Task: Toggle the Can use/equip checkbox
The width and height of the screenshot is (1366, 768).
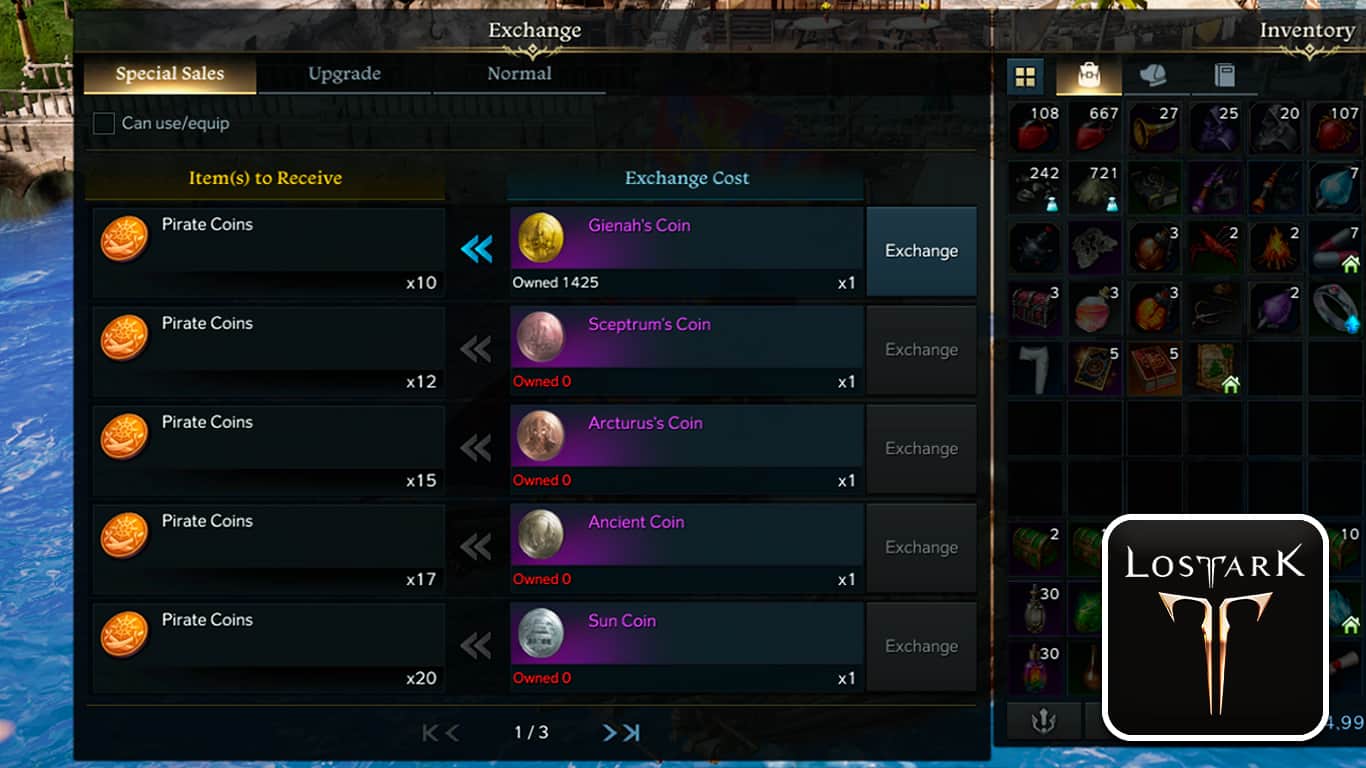Action: tap(104, 124)
